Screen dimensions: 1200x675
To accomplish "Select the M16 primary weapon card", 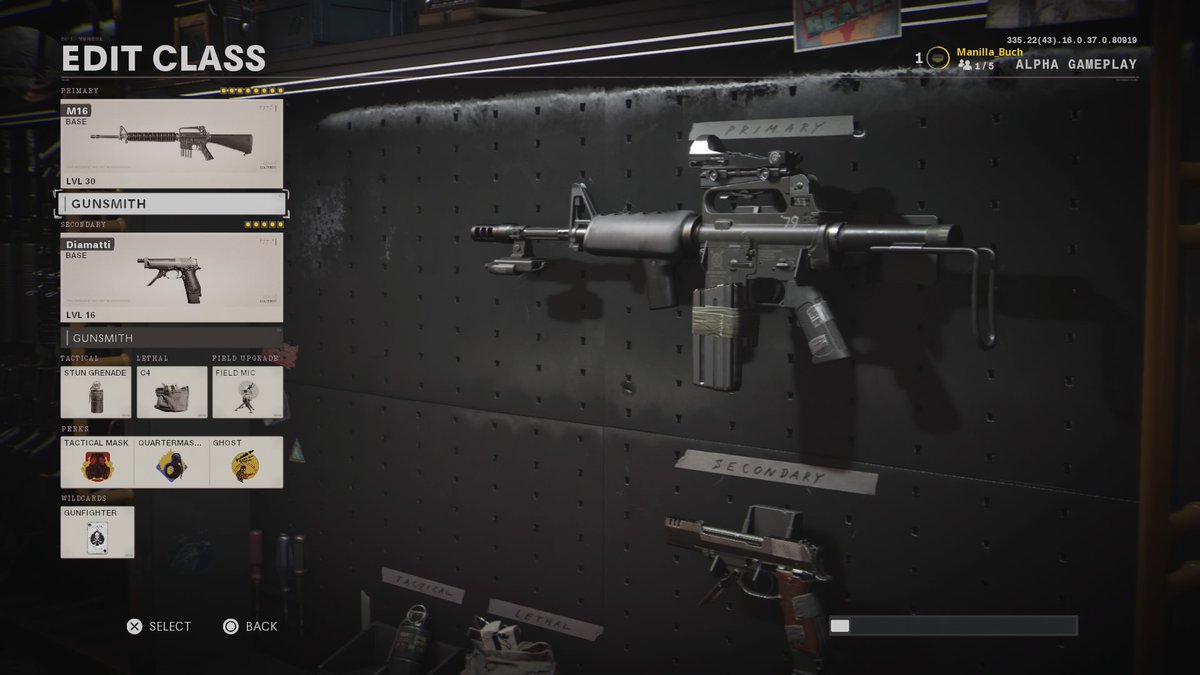I will click(x=172, y=143).
